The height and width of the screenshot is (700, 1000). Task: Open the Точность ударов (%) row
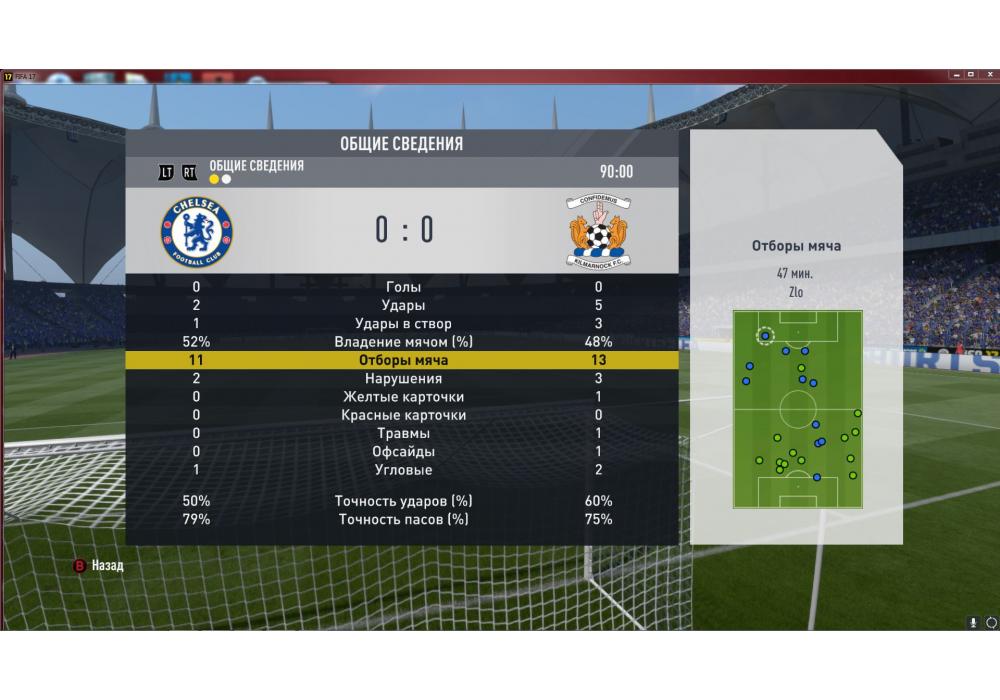403,501
